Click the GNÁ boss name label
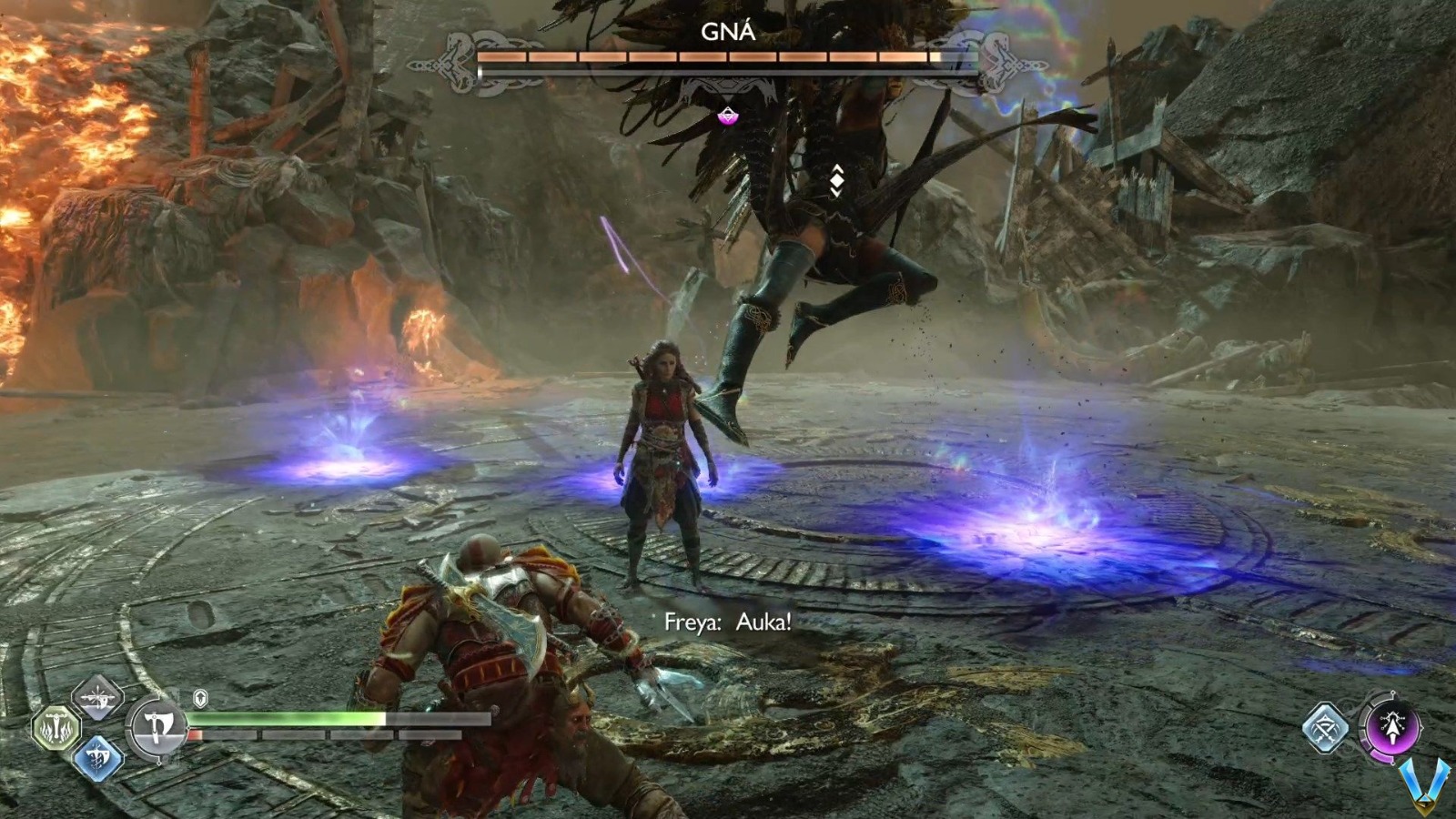Screen dimensions: 1456x819 coord(728,31)
